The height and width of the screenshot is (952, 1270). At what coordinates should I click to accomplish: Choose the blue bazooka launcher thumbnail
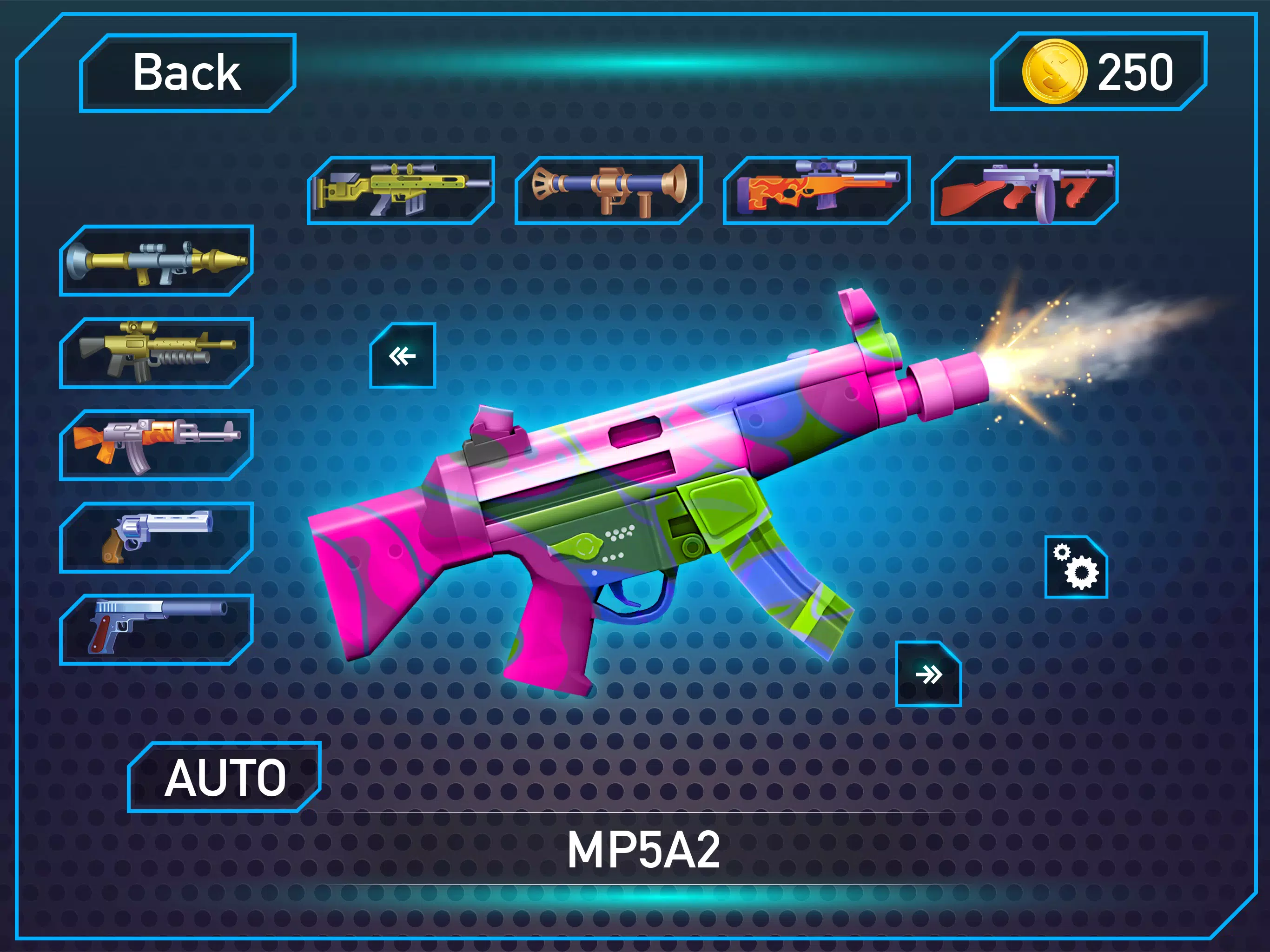(609, 190)
